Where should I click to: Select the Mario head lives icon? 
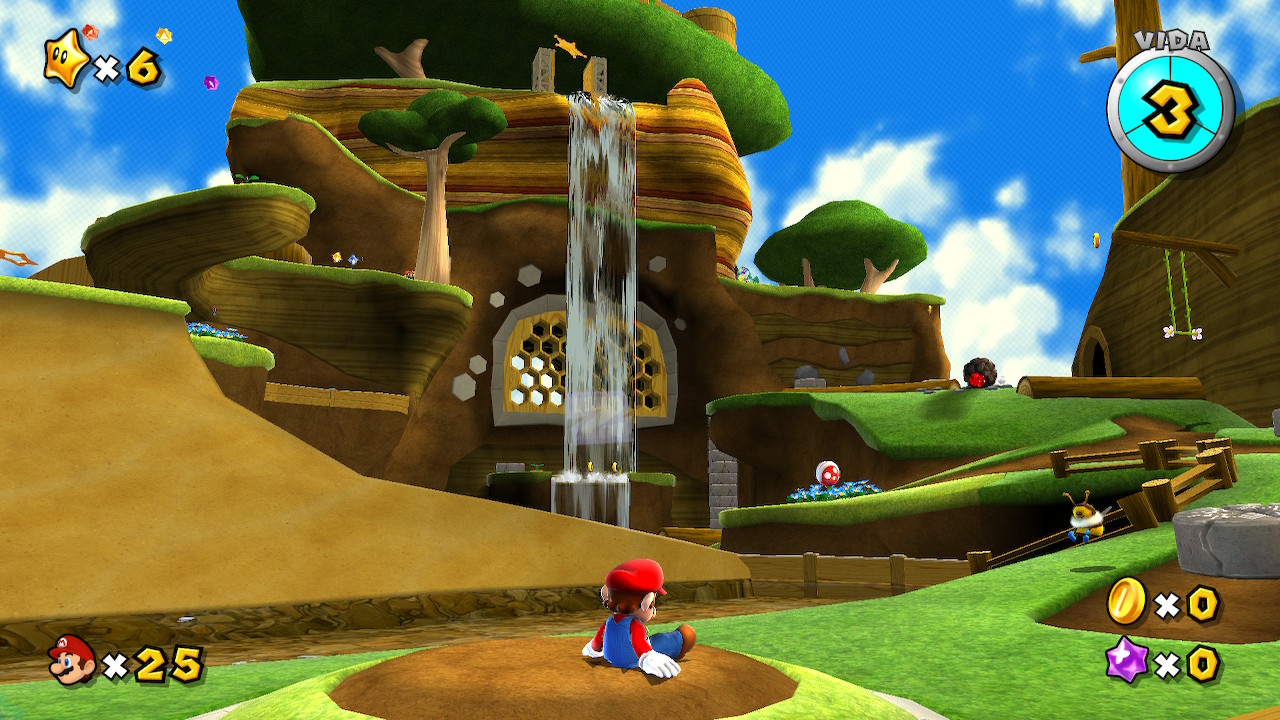(72, 661)
